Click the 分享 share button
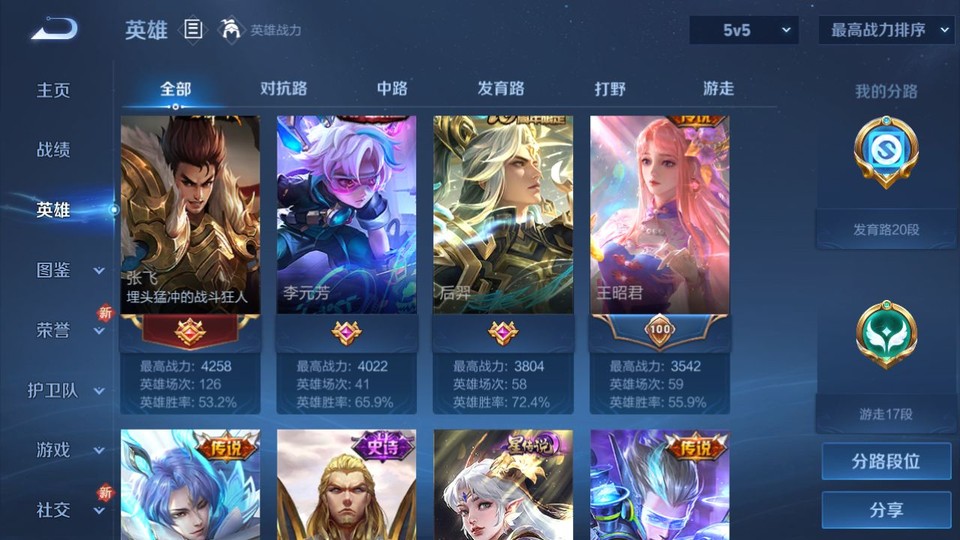960x540 pixels. (886, 510)
